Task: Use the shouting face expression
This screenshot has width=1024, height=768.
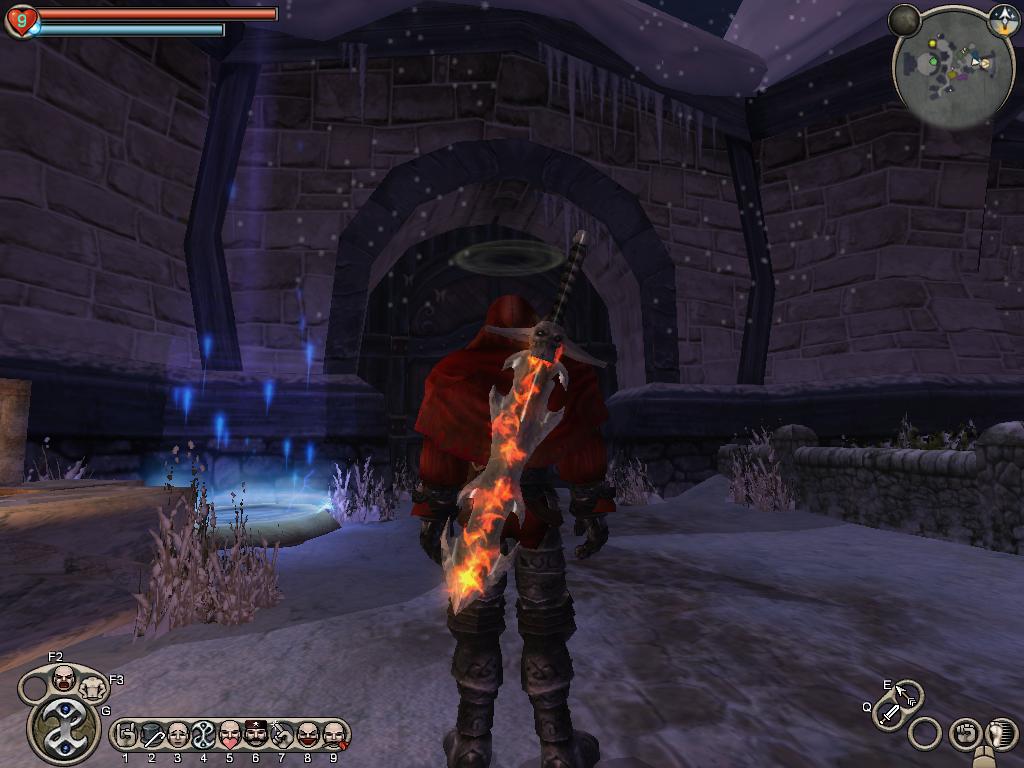Action: click(x=63, y=679)
